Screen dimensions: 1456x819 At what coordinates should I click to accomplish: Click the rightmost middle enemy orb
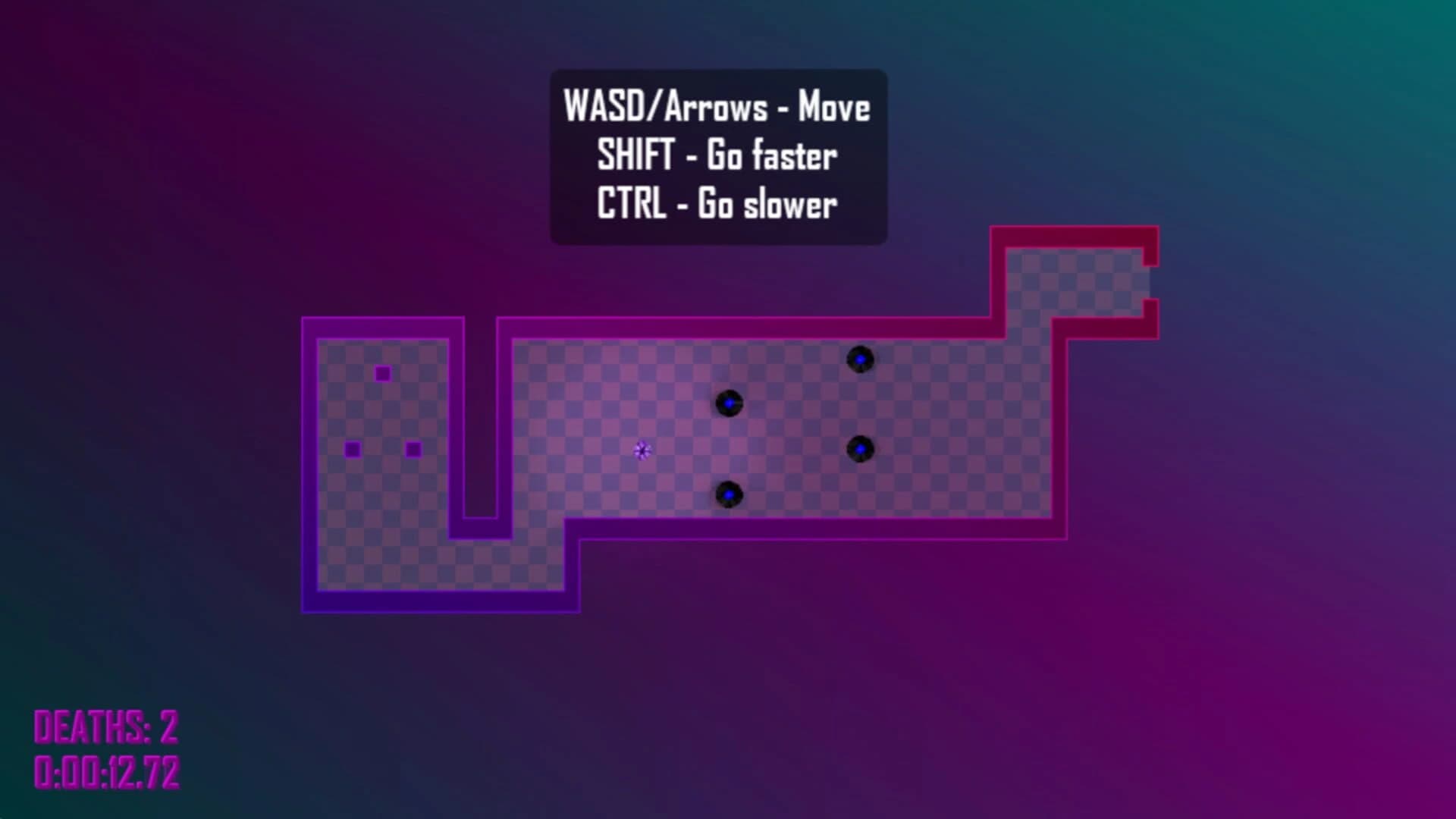[x=861, y=450]
